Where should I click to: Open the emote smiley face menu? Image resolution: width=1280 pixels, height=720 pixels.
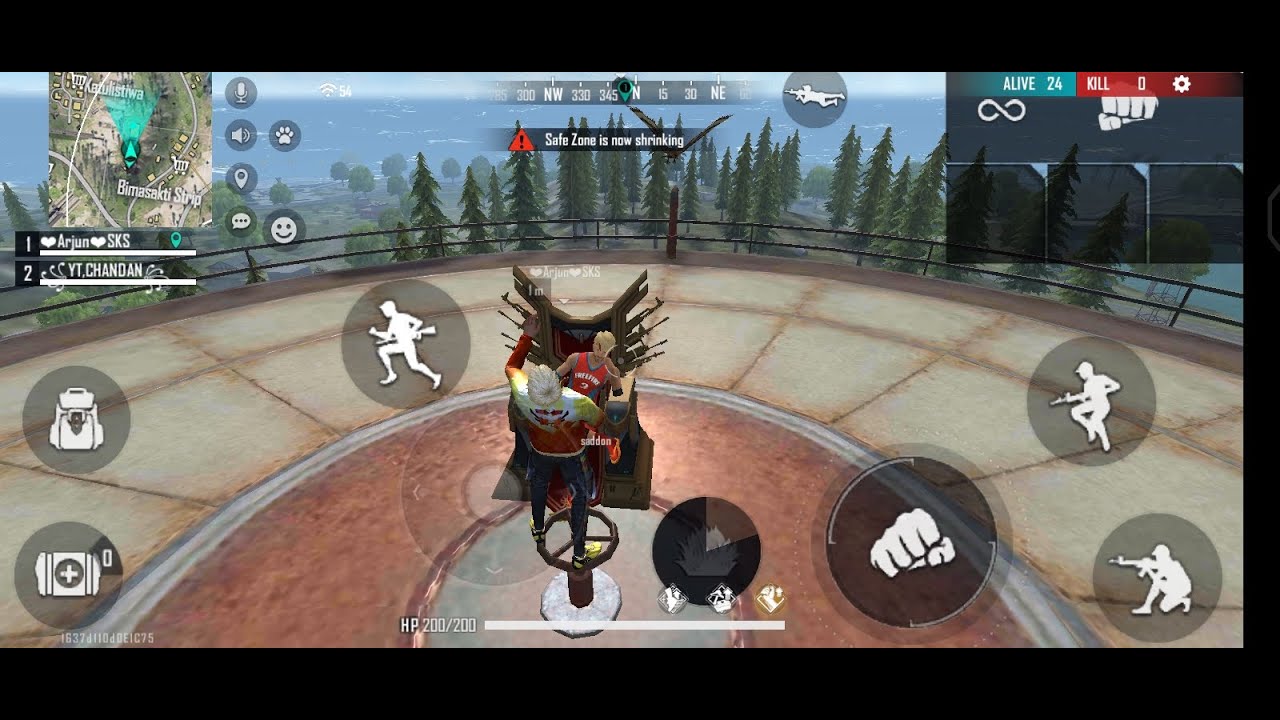pyautogui.click(x=284, y=230)
